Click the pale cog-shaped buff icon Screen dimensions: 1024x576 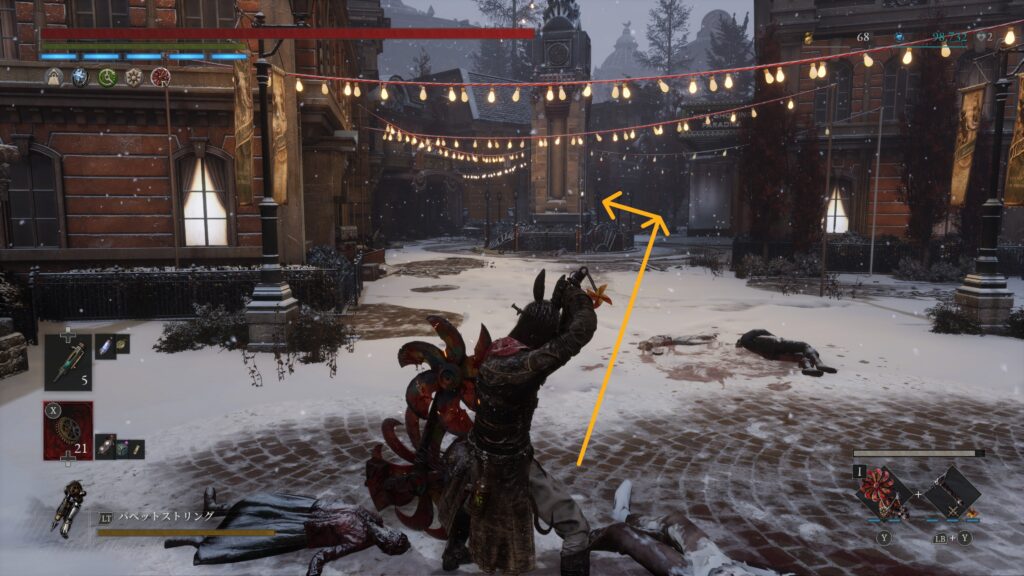[133, 77]
